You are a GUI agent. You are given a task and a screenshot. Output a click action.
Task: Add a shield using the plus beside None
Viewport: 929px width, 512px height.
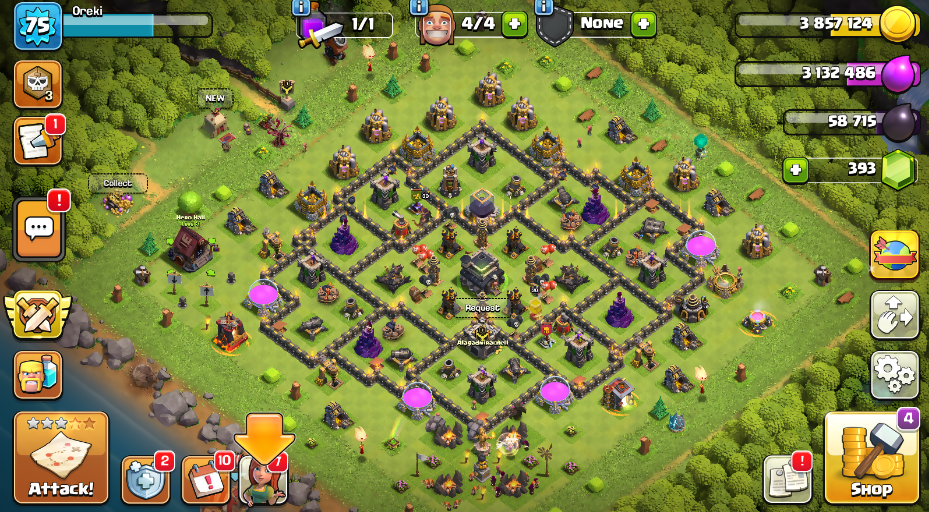tap(643, 23)
